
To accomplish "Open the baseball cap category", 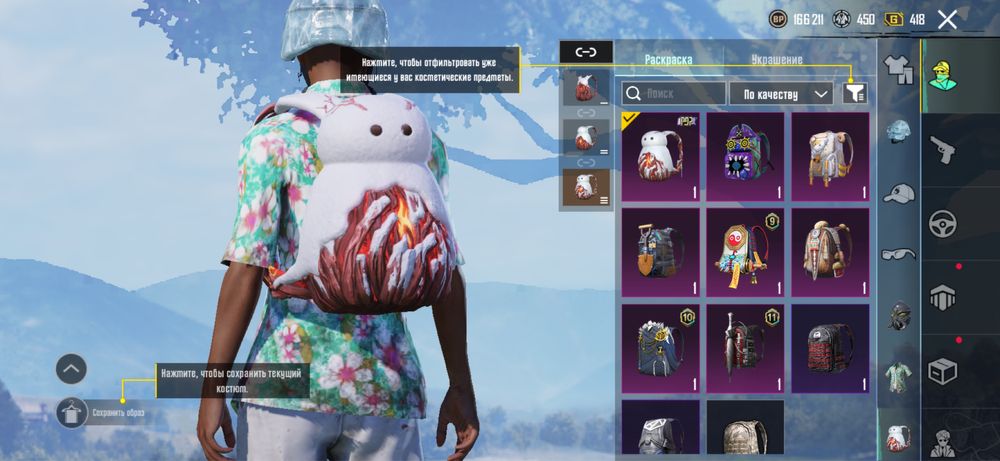I will [900, 193].
